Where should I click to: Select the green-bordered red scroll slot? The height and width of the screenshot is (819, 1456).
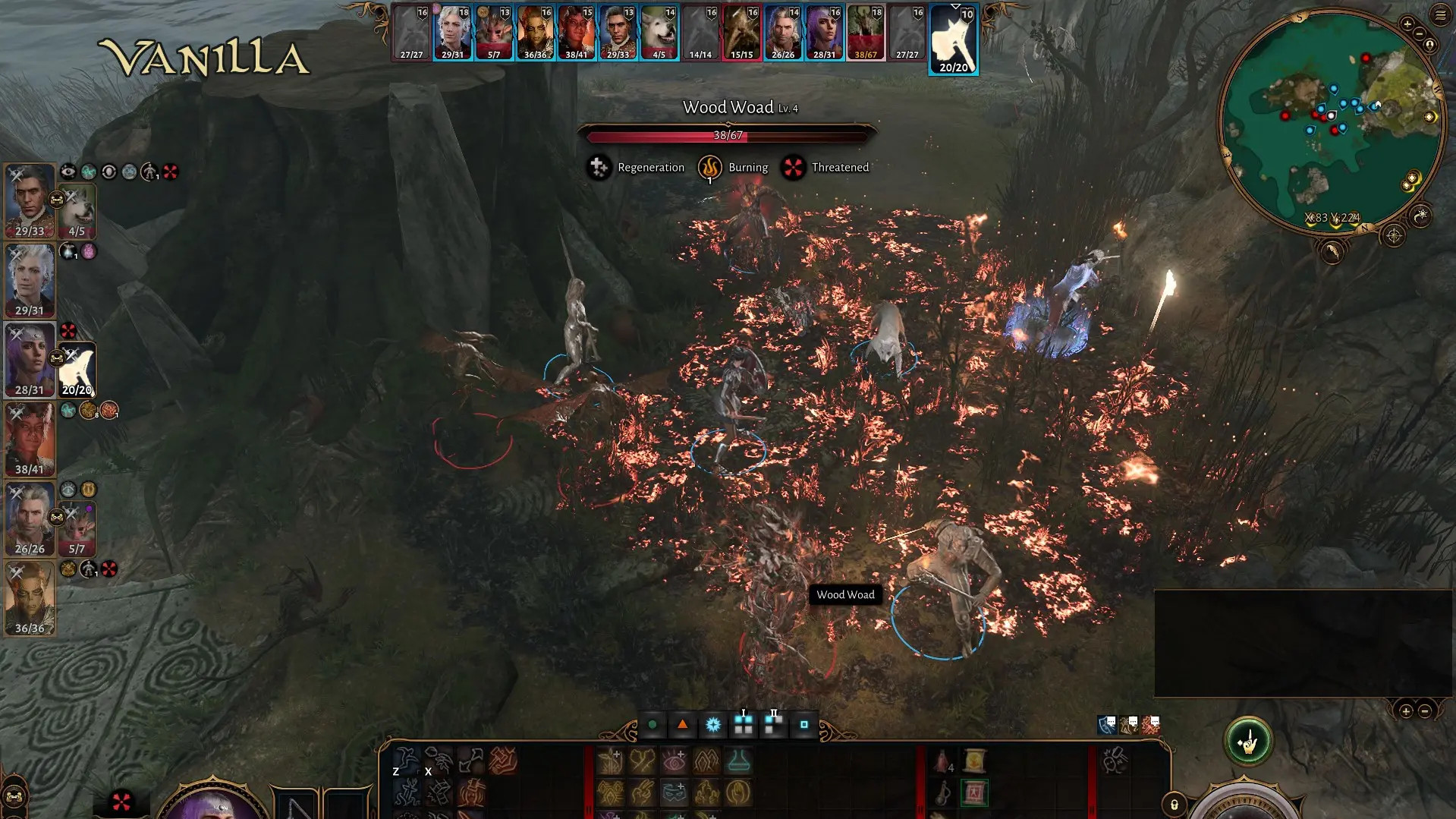click(974, 793)
